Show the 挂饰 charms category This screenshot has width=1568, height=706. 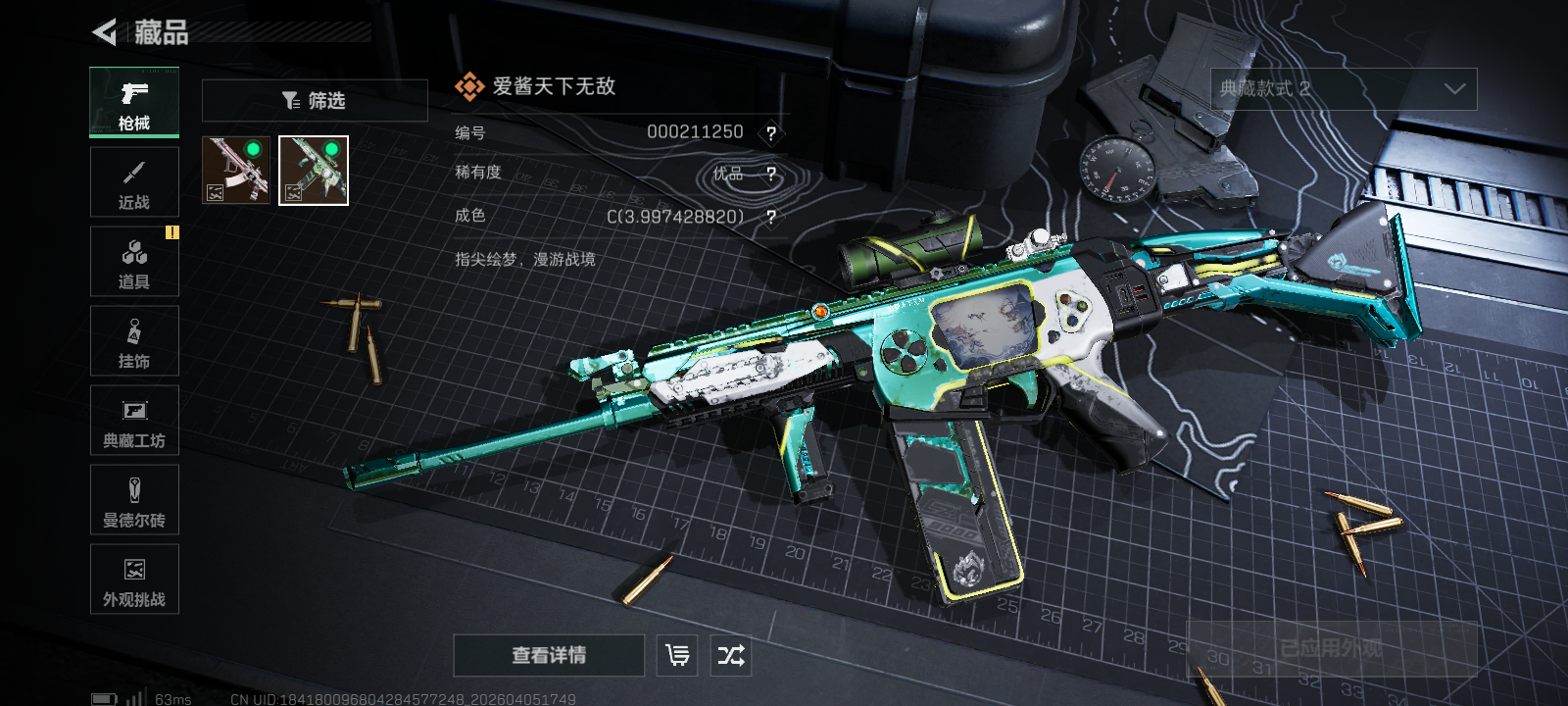[x=134, y=341]
